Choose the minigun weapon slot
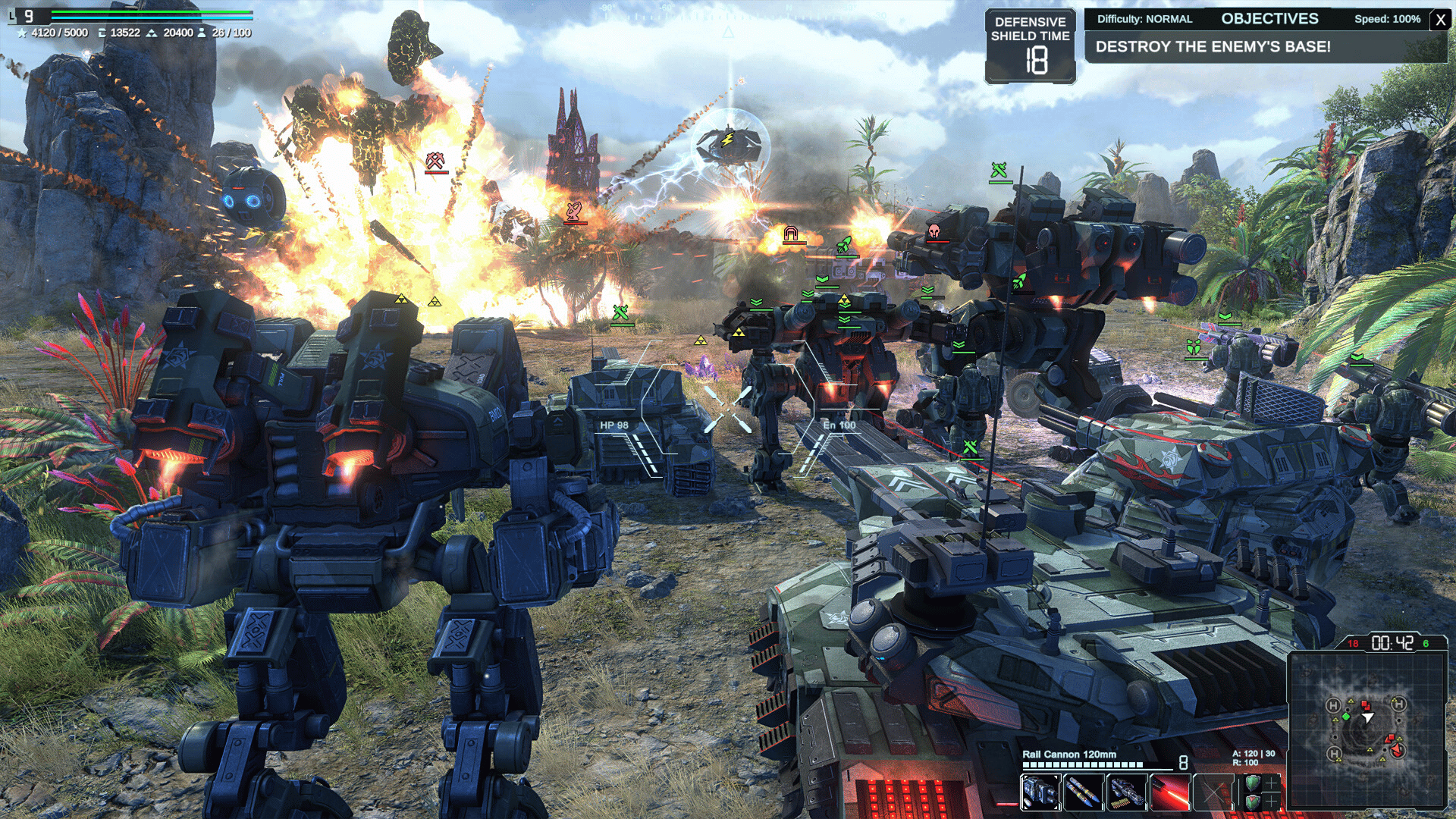 [x=1127, y=793]
